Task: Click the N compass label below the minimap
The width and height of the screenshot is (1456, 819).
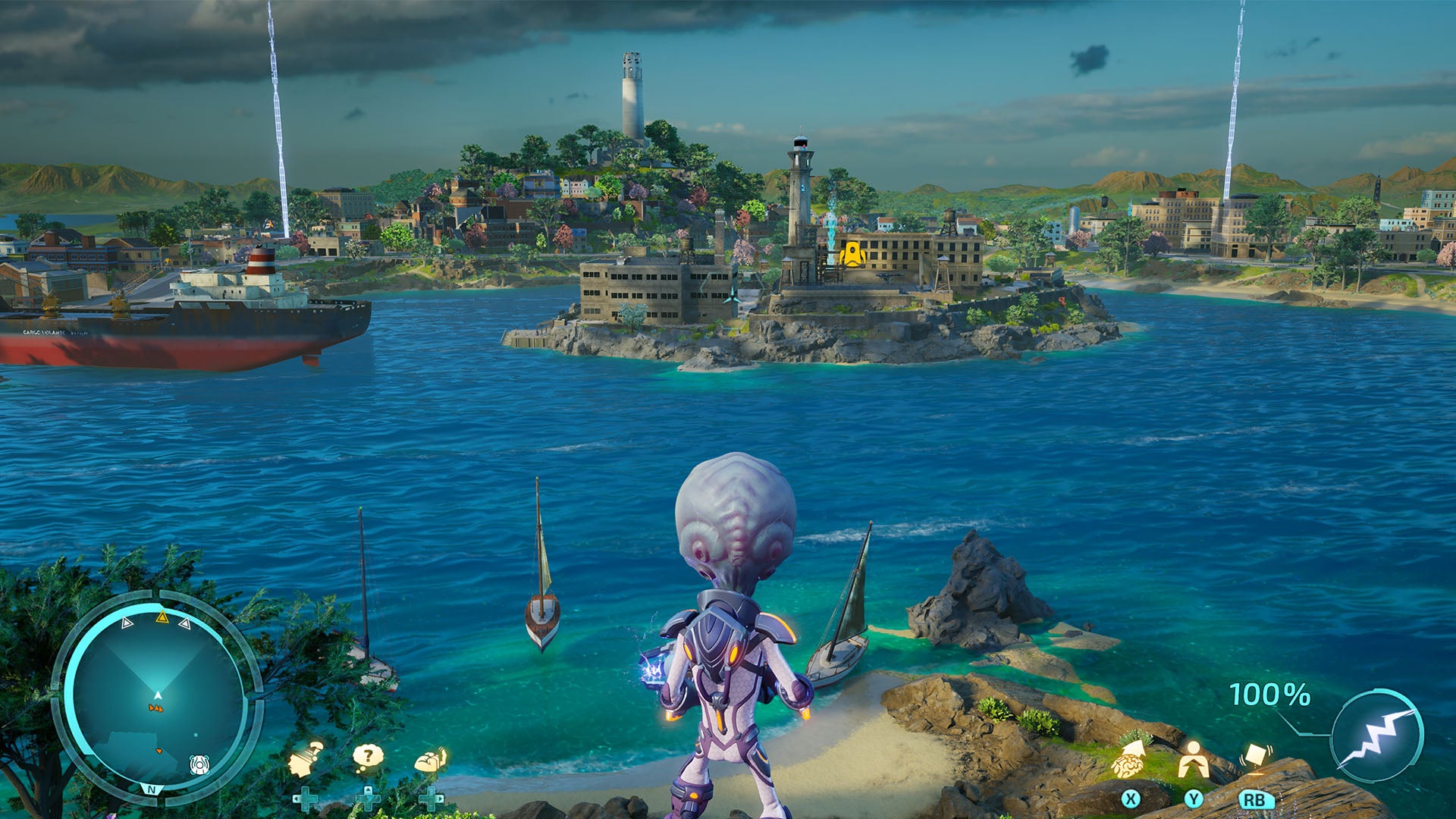Action: click(152, 789)
